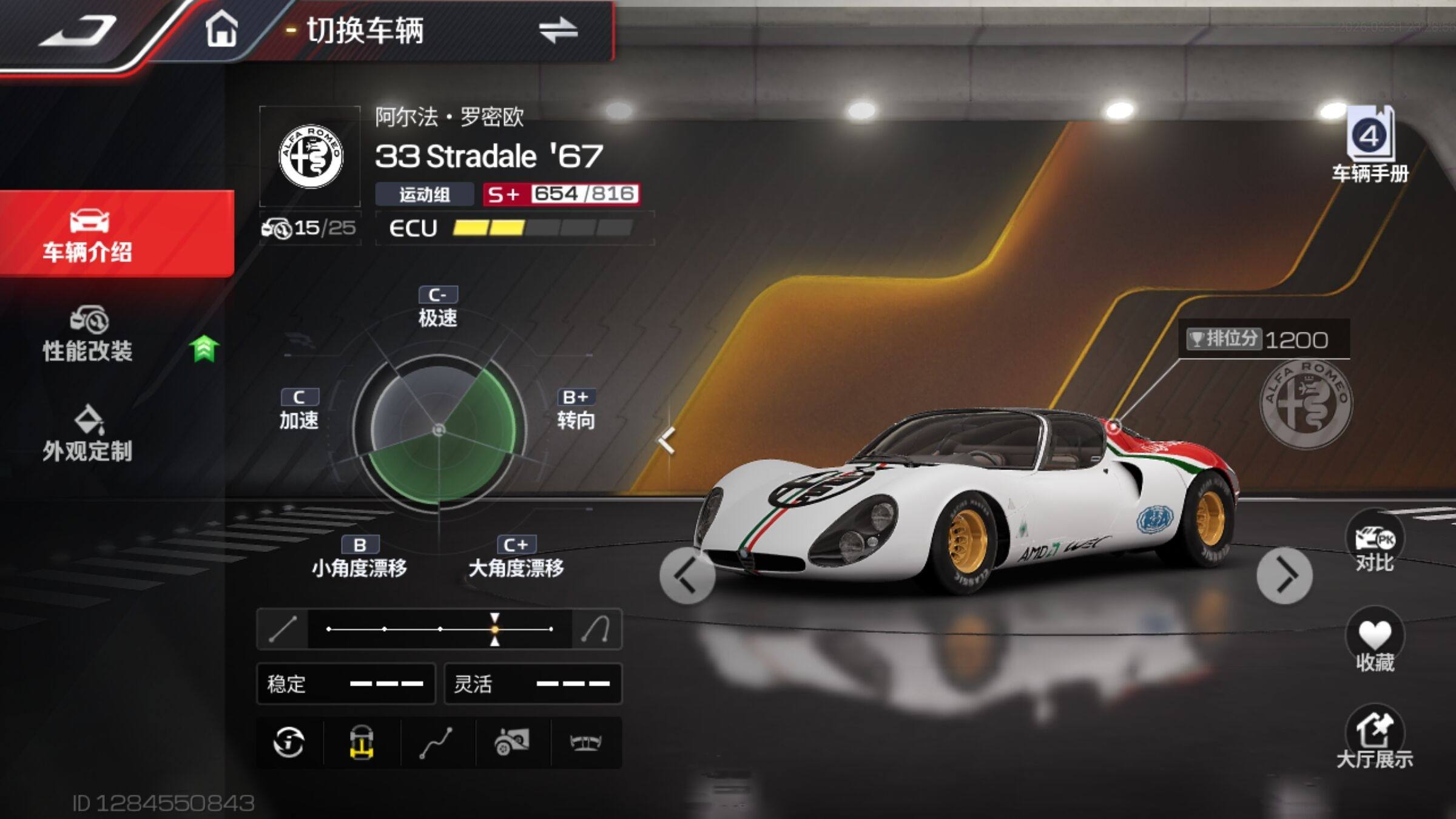Click the Alfa Romeo brand logo box
This screenshot has width=1456, height=819.
(x=310, y=157)
